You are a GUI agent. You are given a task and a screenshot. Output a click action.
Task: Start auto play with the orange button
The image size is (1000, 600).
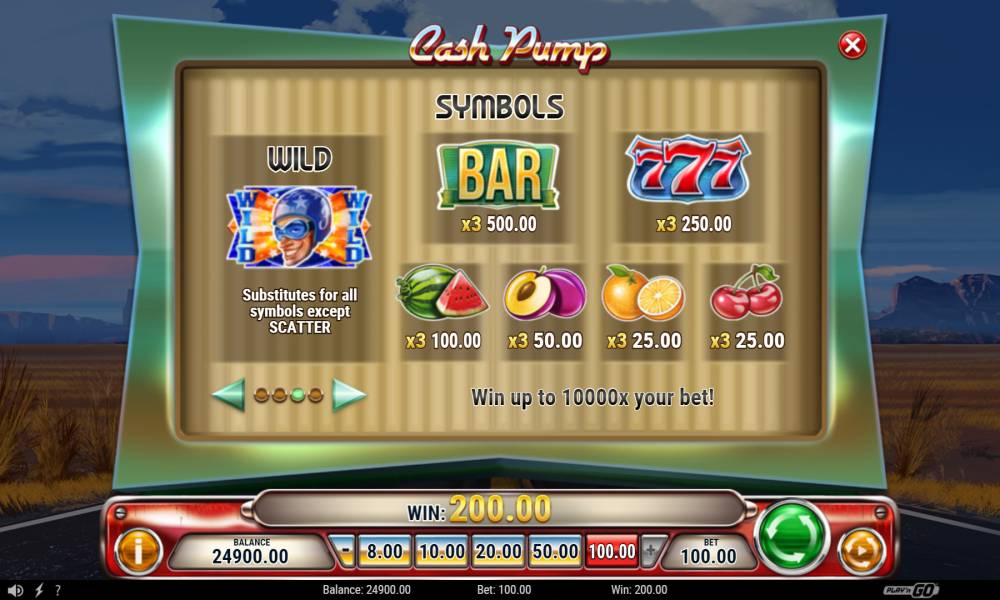[861, 551]
